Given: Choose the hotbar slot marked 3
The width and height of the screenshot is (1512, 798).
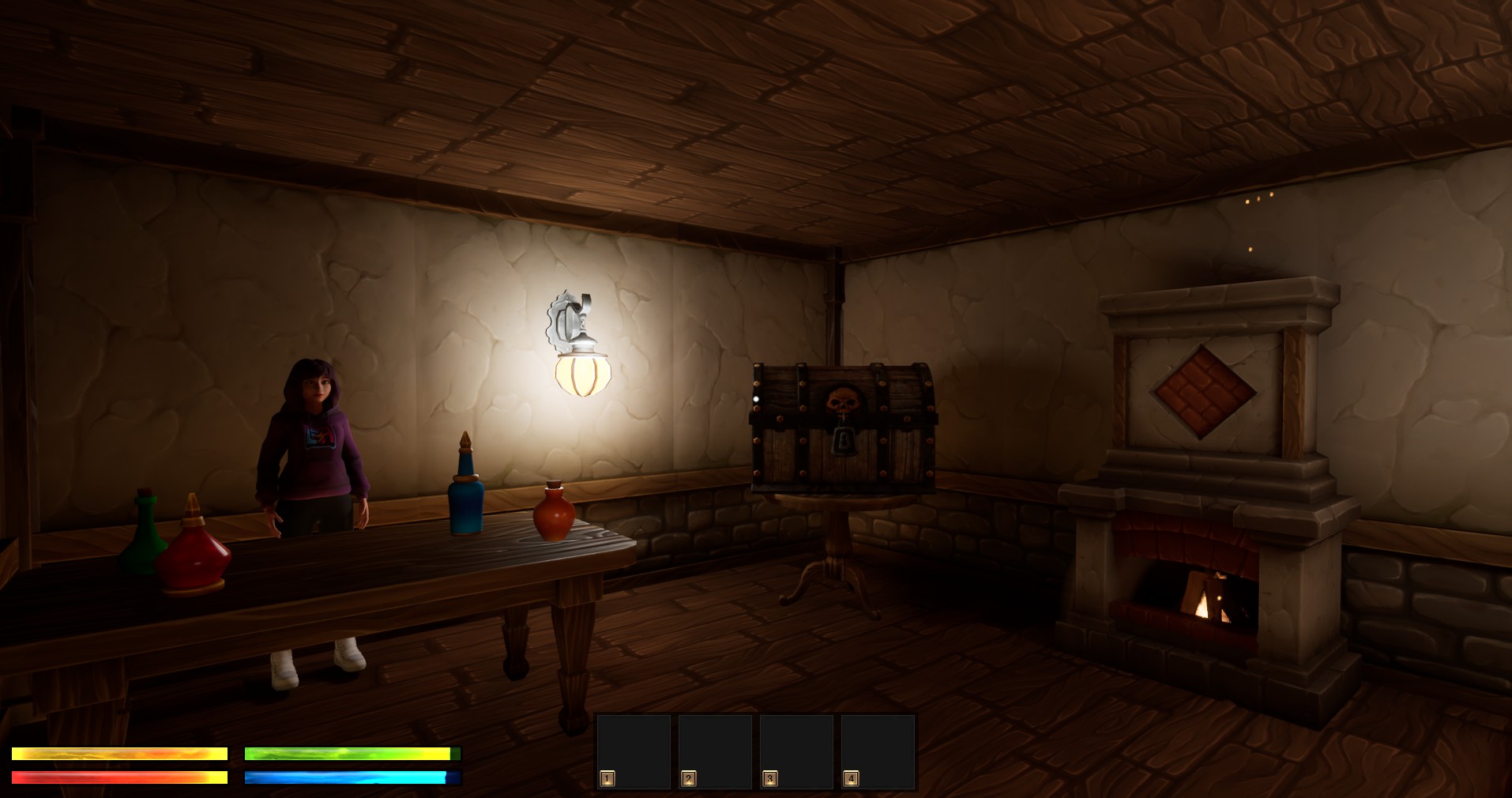Looking at the screenshot, I should pyautogui.click(x=796, y=751).
